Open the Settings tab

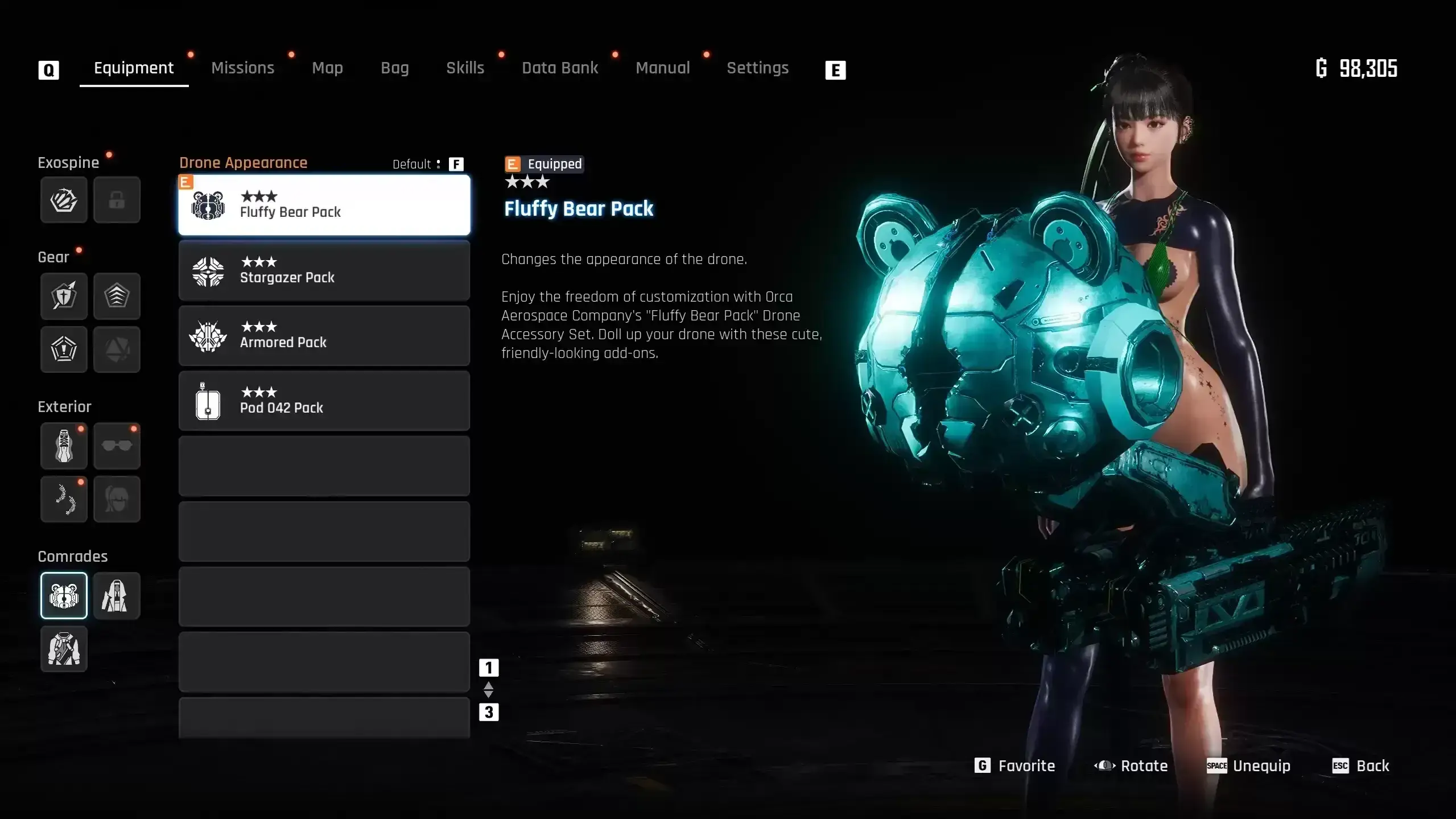coord(757,68)
